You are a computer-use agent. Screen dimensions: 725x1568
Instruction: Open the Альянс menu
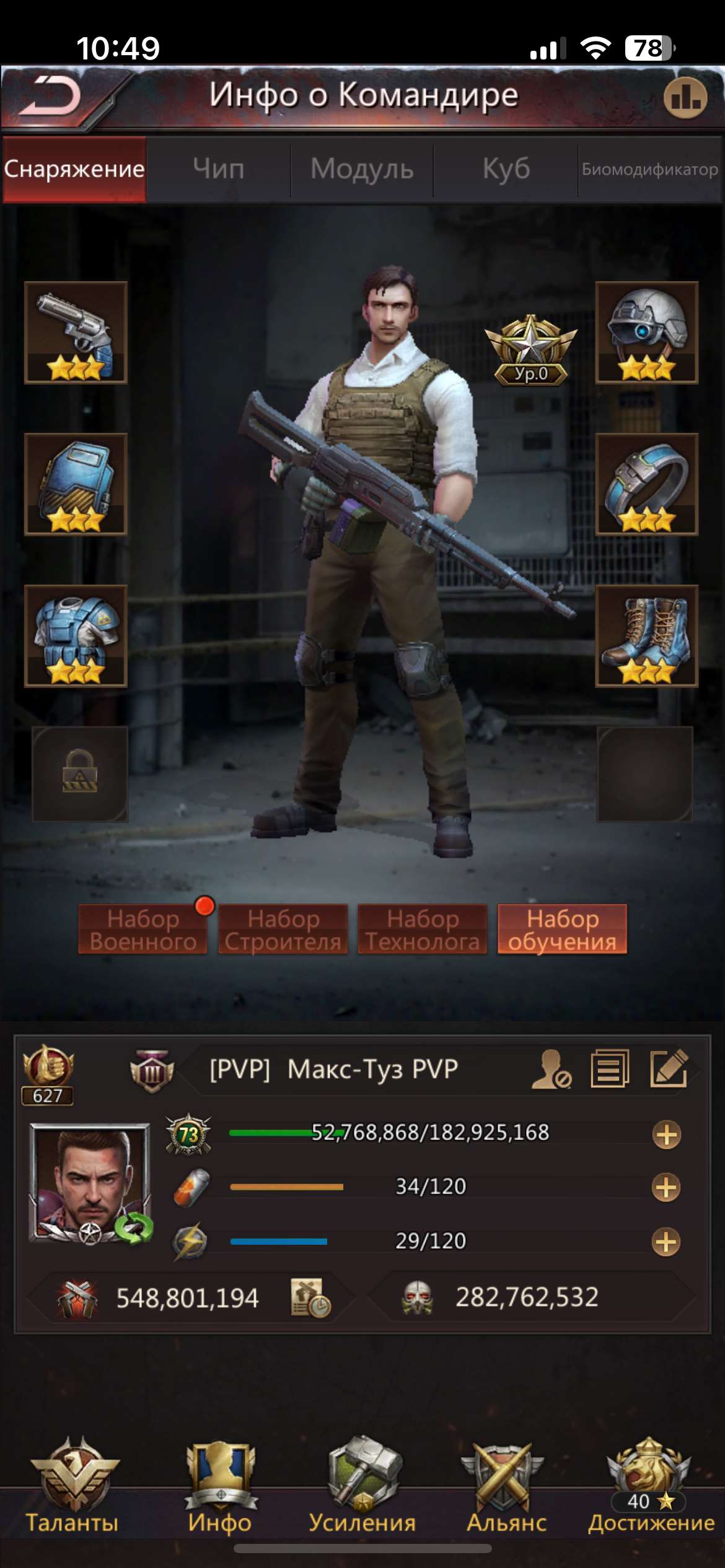506,1486
